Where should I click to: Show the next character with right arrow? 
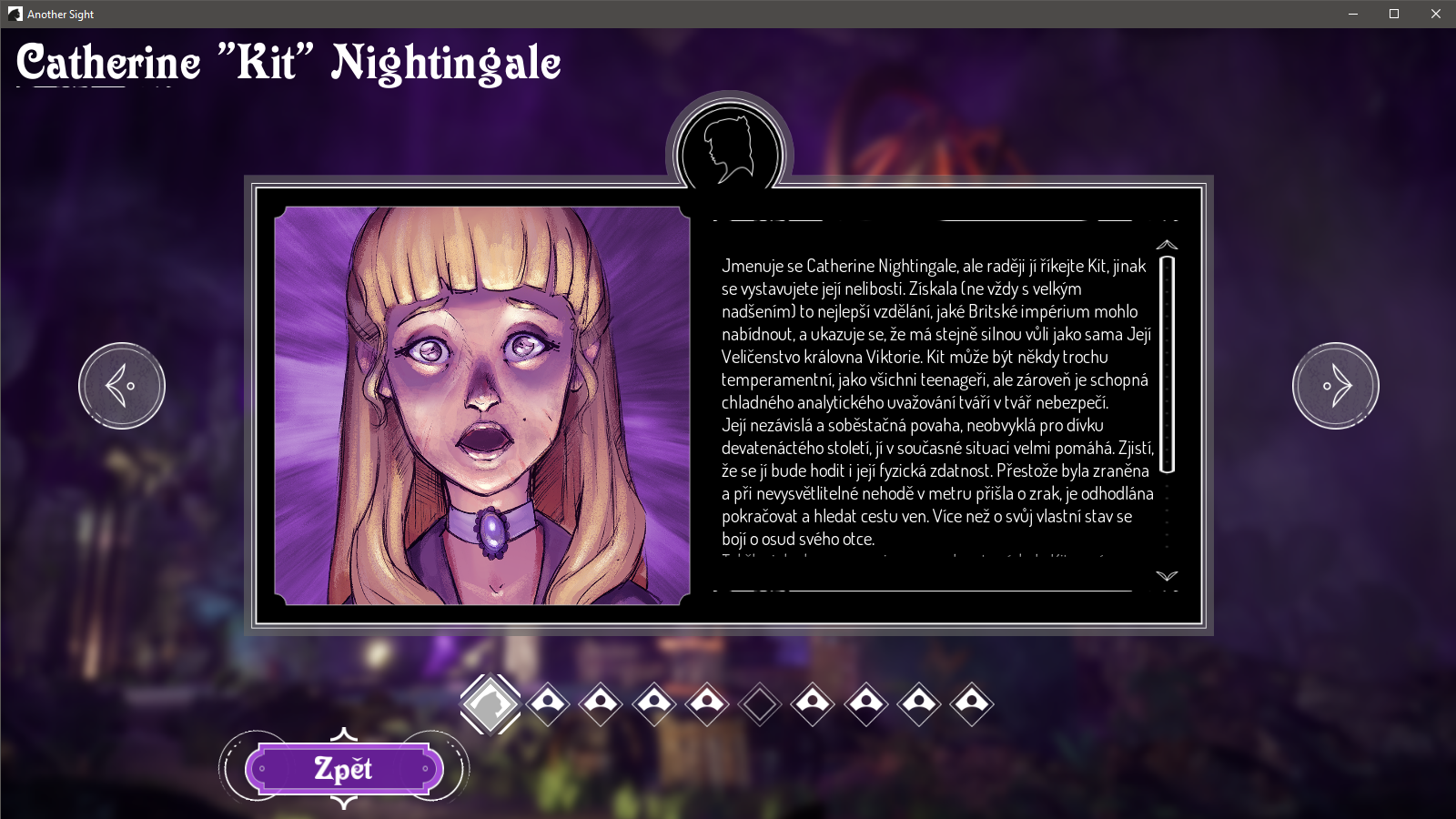(x=1335, y=386)
